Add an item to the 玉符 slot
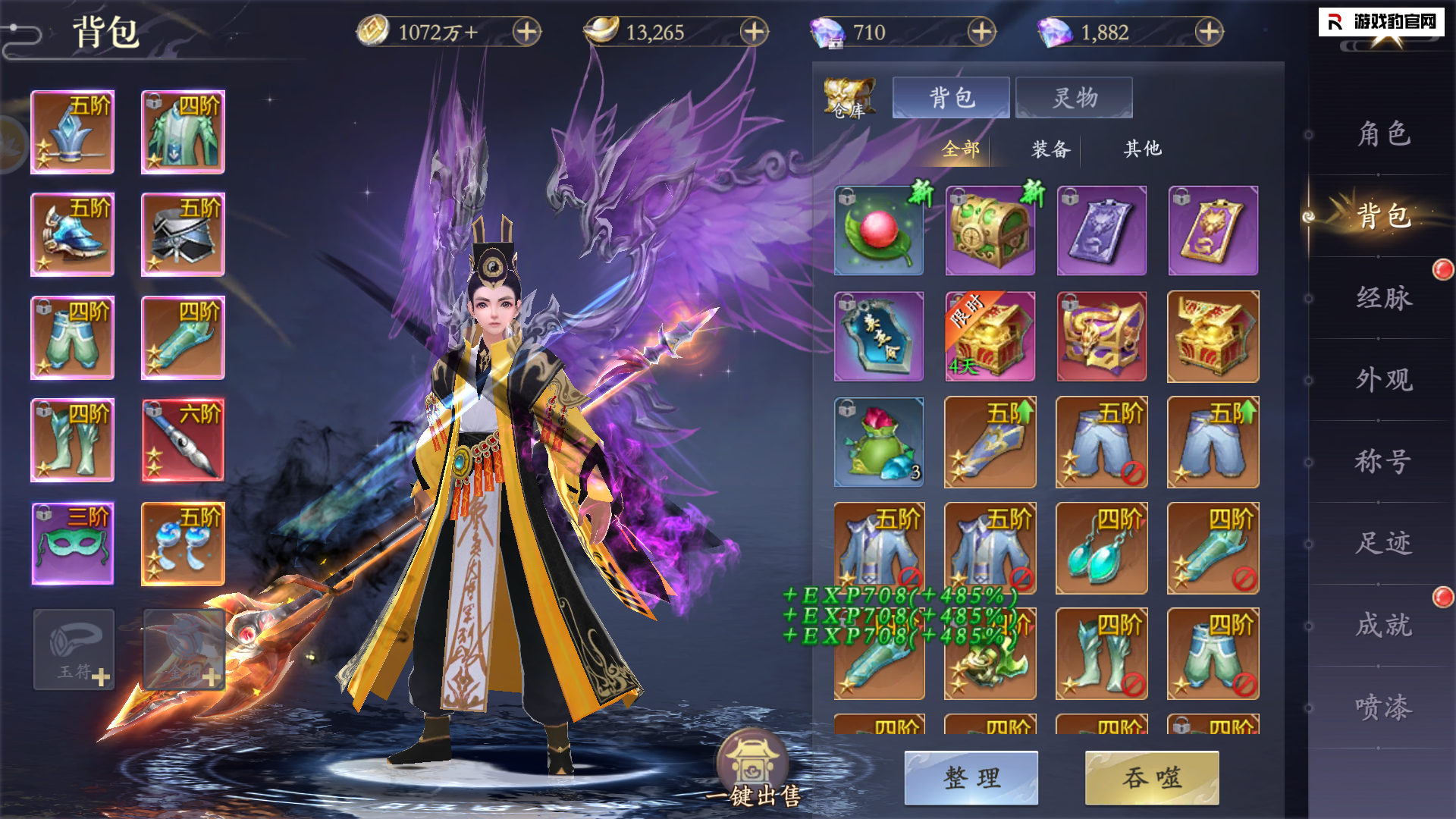Screen dimensions: 1456x819 coord(74,650)
